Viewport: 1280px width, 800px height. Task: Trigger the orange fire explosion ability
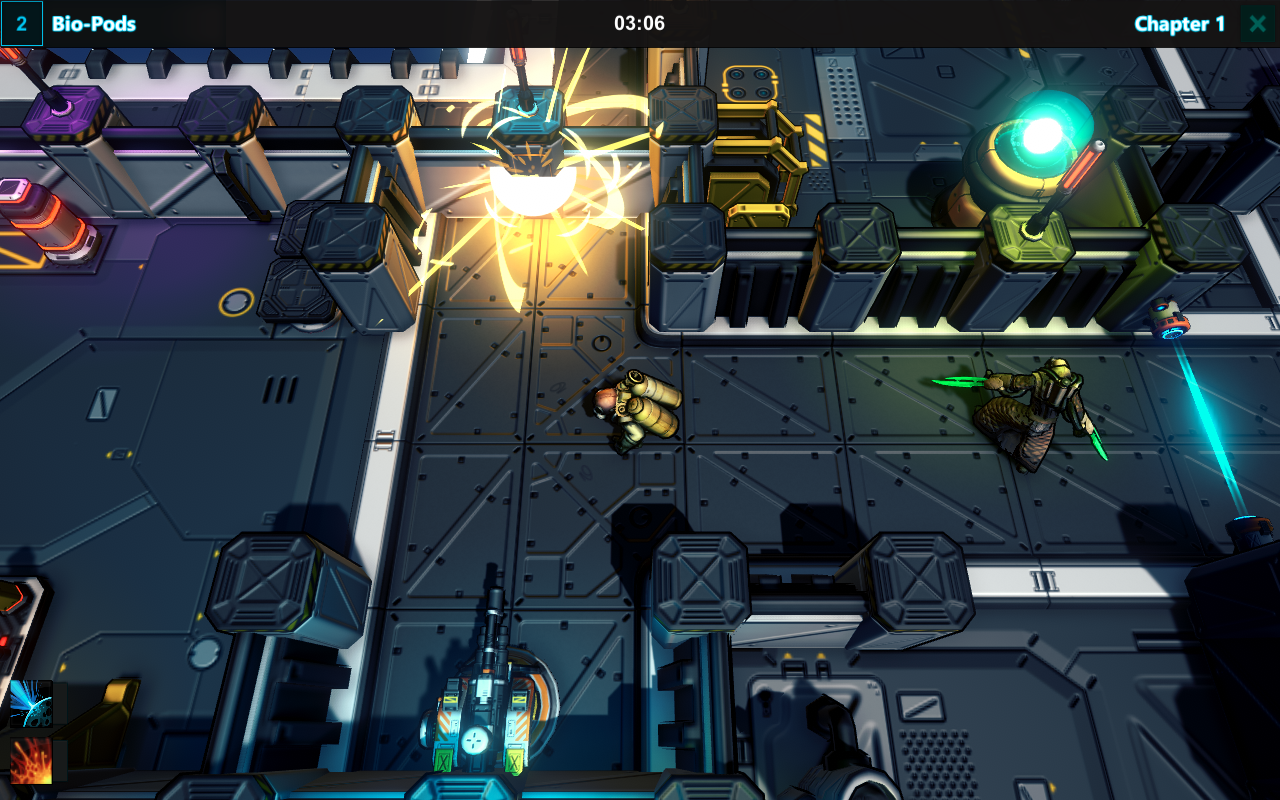(x=31, y=761)
